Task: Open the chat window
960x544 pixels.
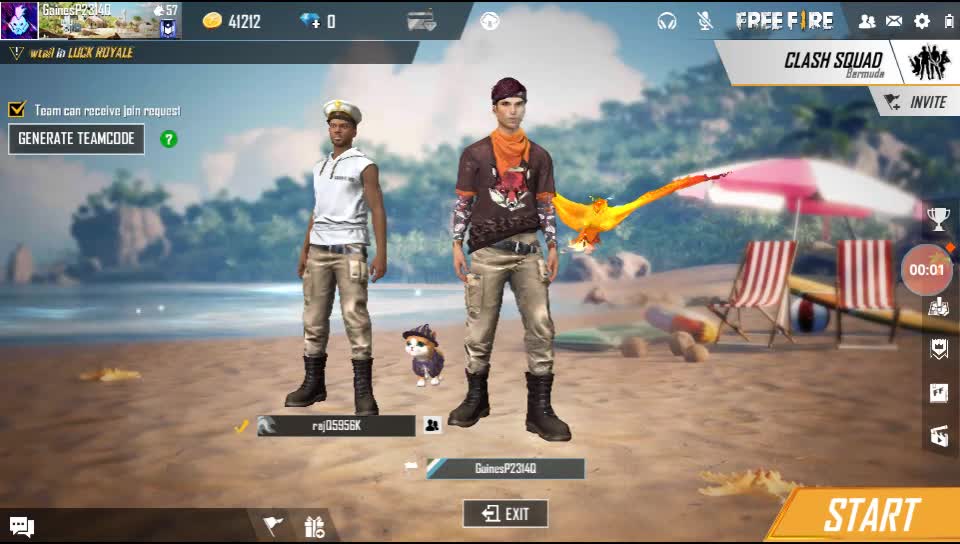Action: pos(22,526)
